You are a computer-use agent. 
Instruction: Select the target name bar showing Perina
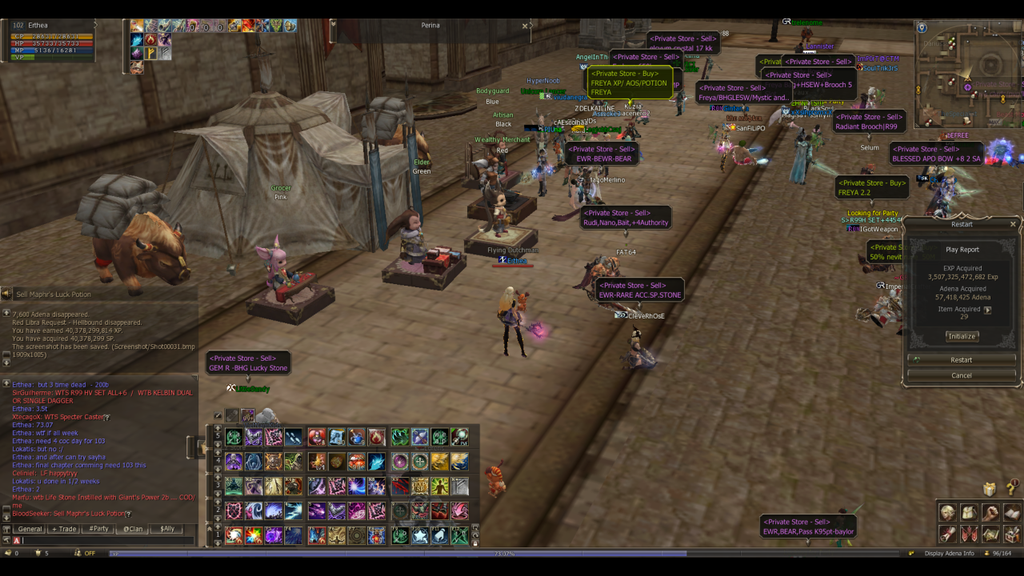[430, 26]
